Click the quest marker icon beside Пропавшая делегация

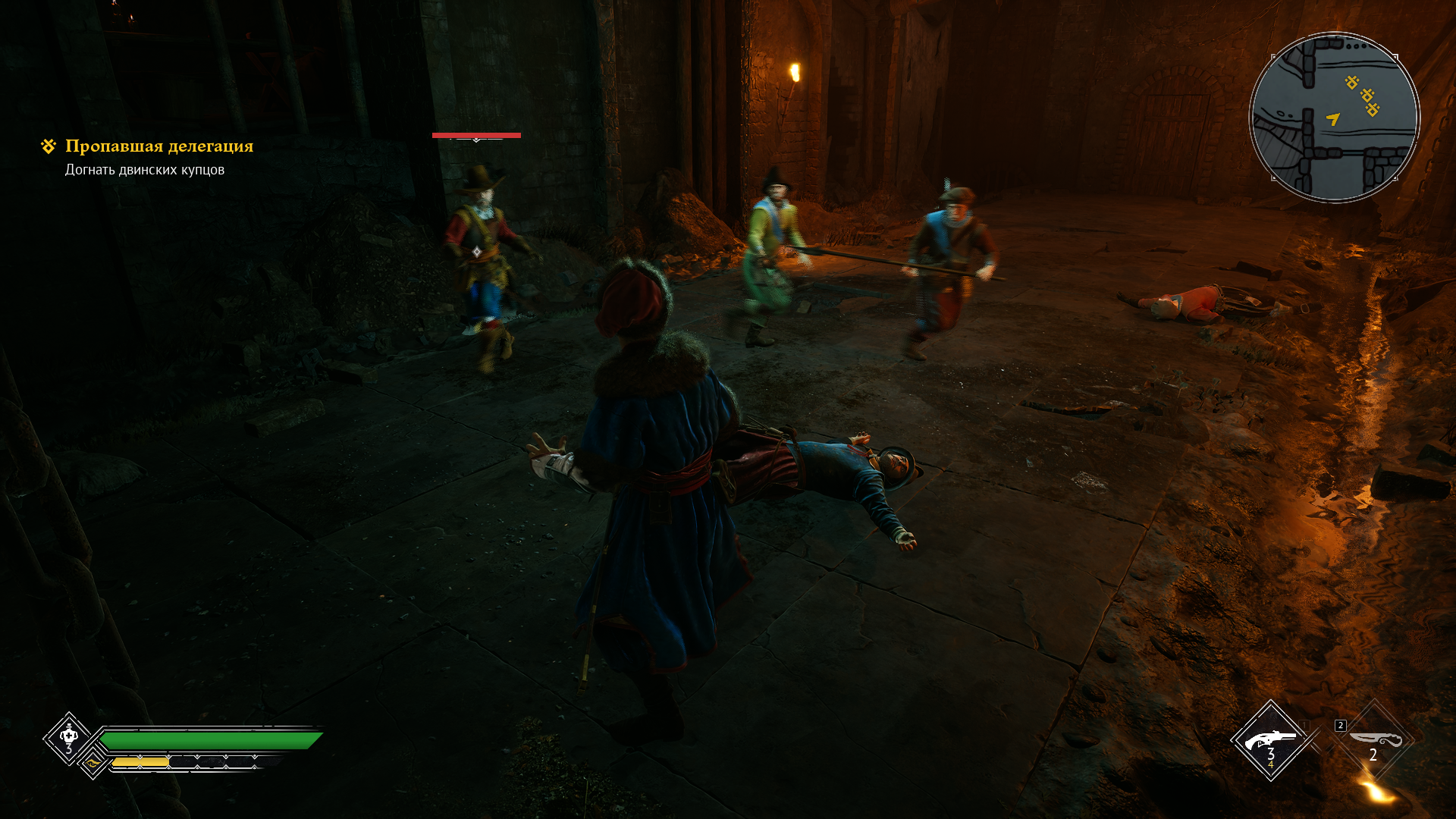point(49,146)
